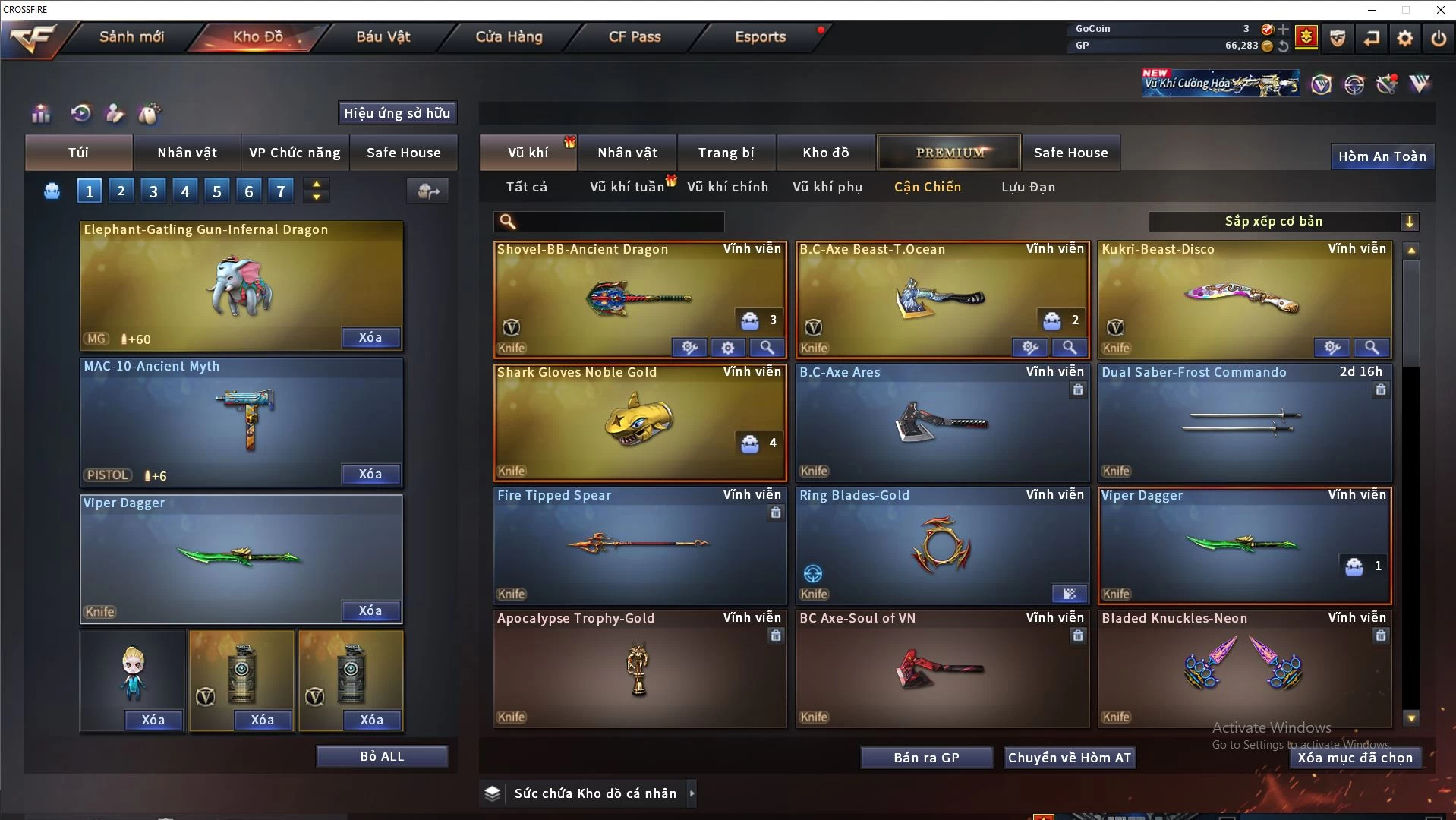Select the Shark Gloves Noble Gold item
Viewport: 1456px width, 820px height.
click(639, 422)
